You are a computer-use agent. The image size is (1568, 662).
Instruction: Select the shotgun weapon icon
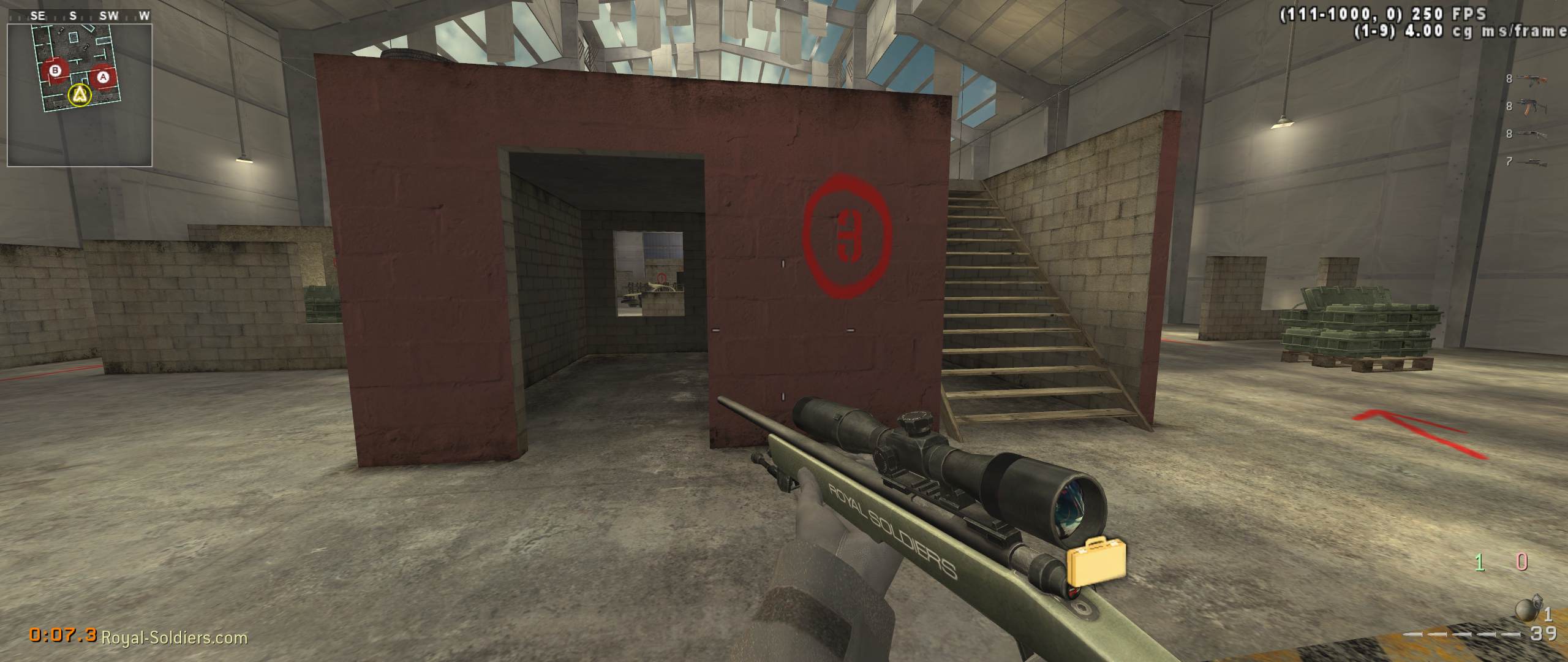tap(1531, 134)
